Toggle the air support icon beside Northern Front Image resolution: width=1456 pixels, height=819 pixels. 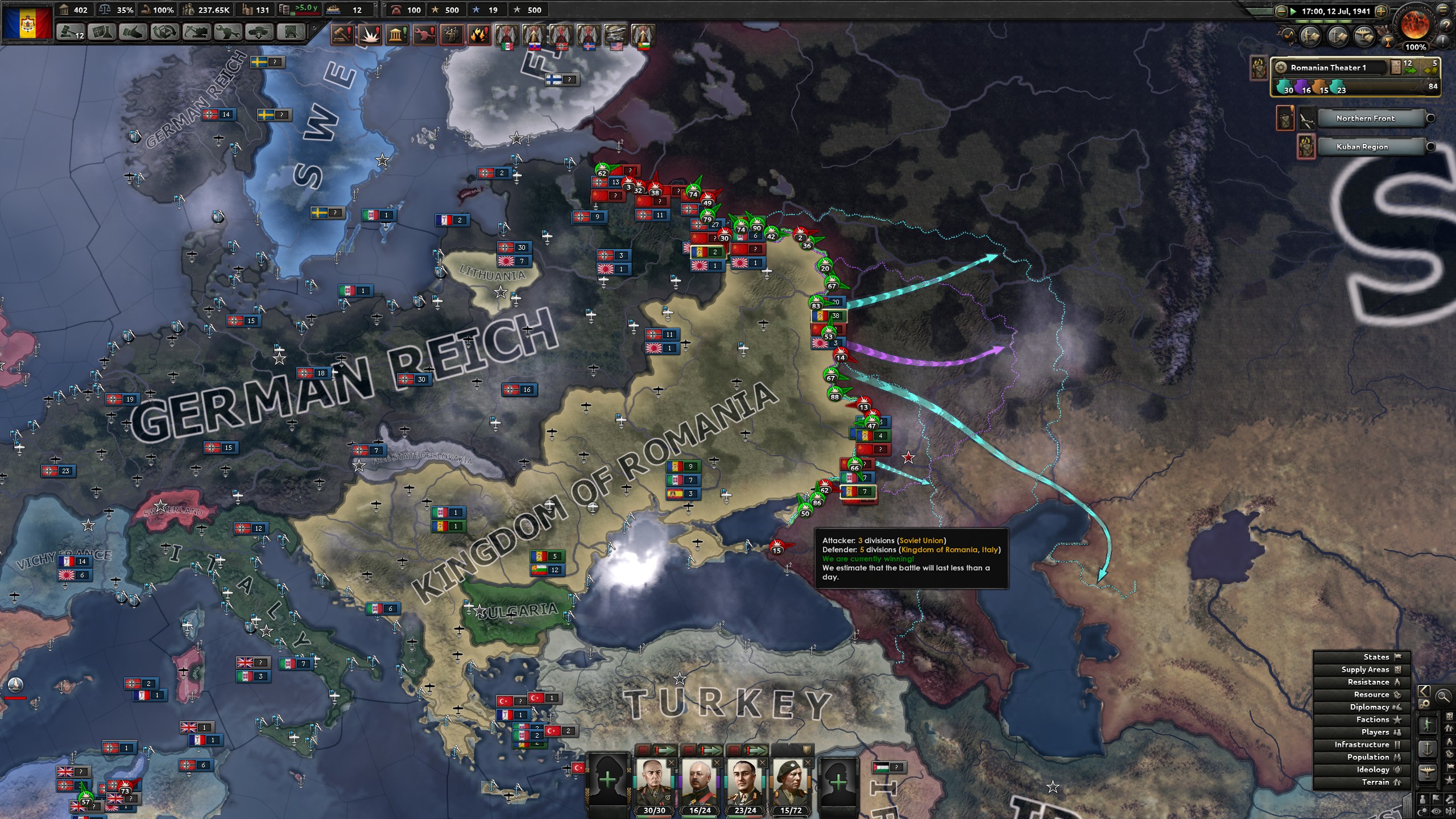(1307, 118)
